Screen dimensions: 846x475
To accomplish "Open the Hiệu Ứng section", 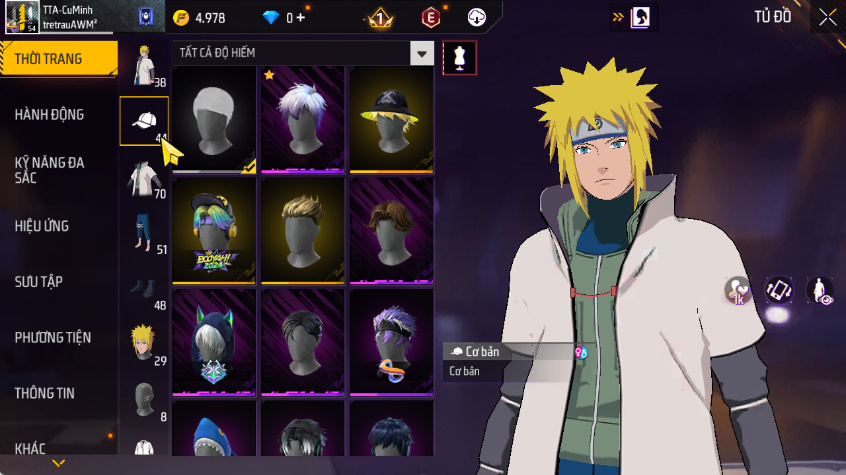I will pyautogui.click(x=42, y=226).
